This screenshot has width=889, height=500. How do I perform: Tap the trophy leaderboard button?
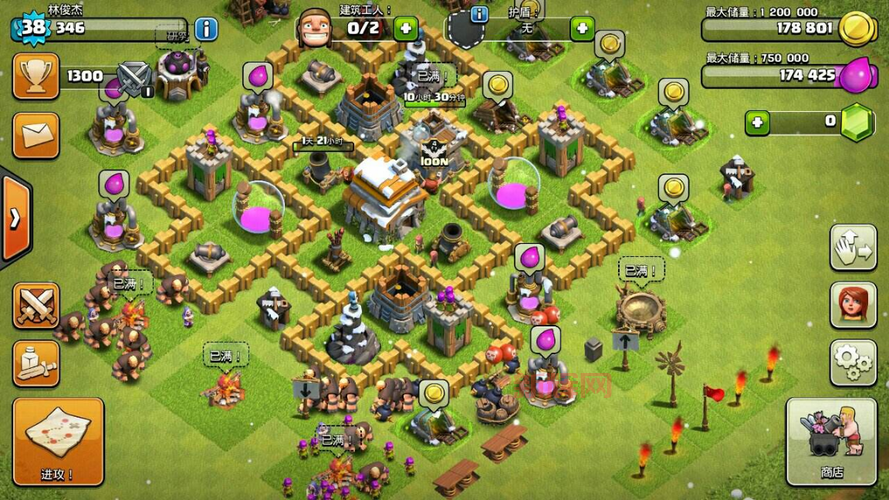pos(35,76)
